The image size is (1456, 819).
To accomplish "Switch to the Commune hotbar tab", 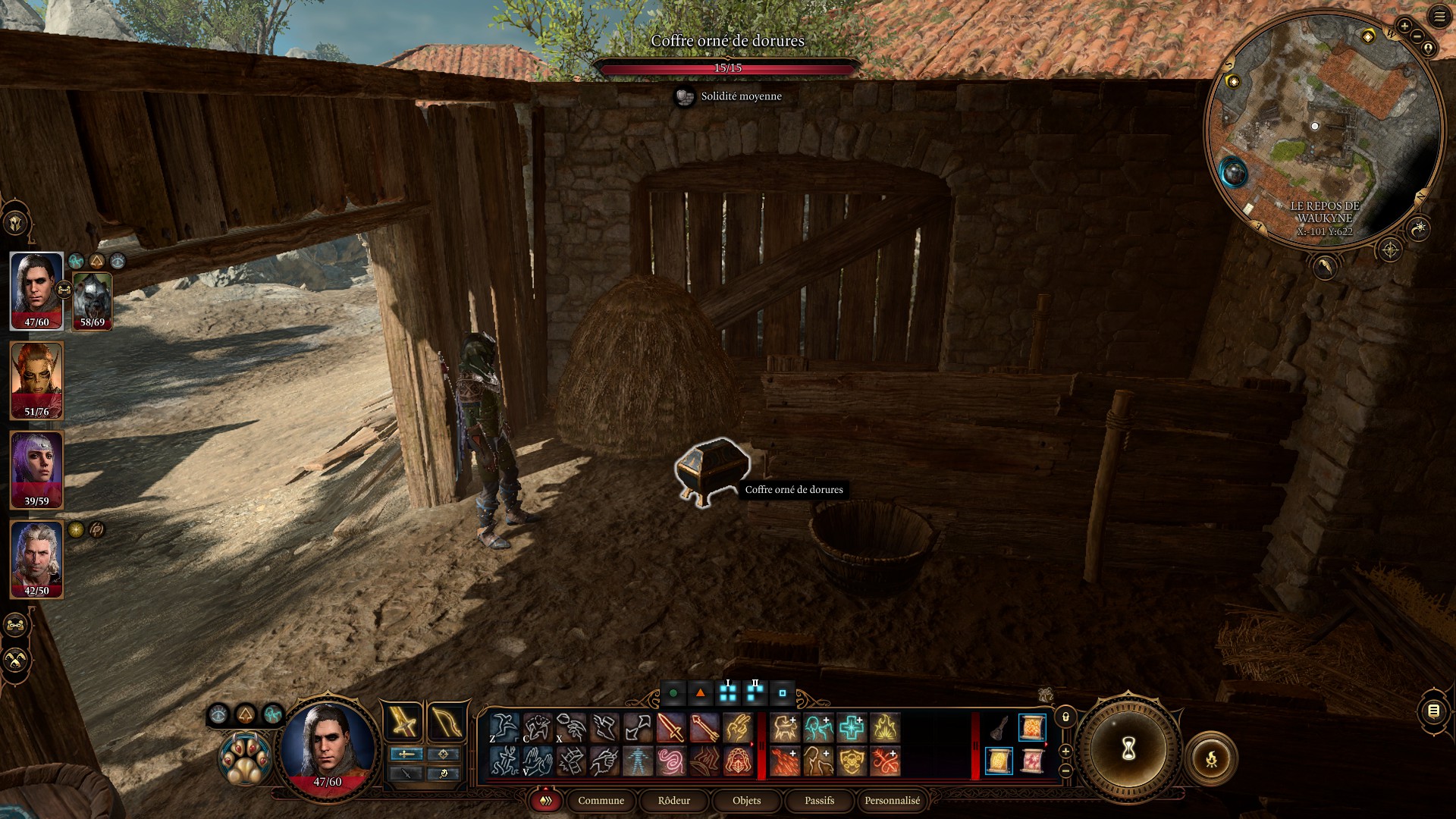I will 601,800.
